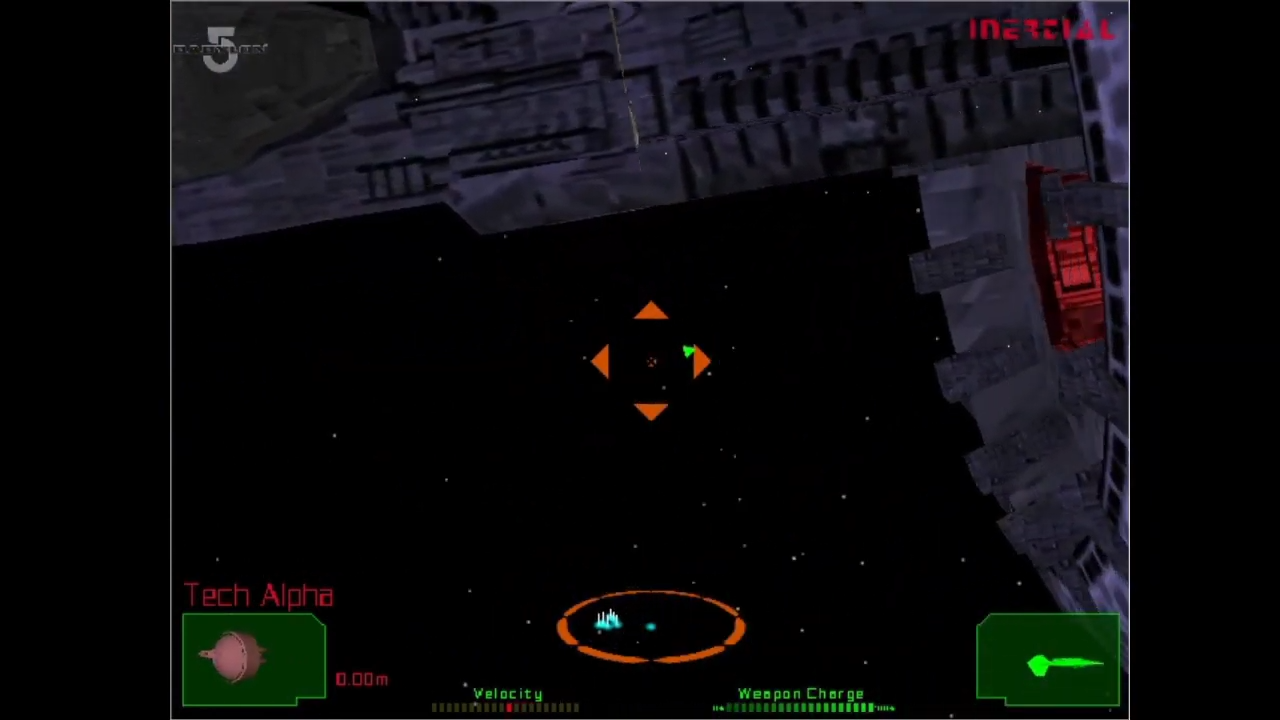Click the Velocity HUD label

pos(508,693)
